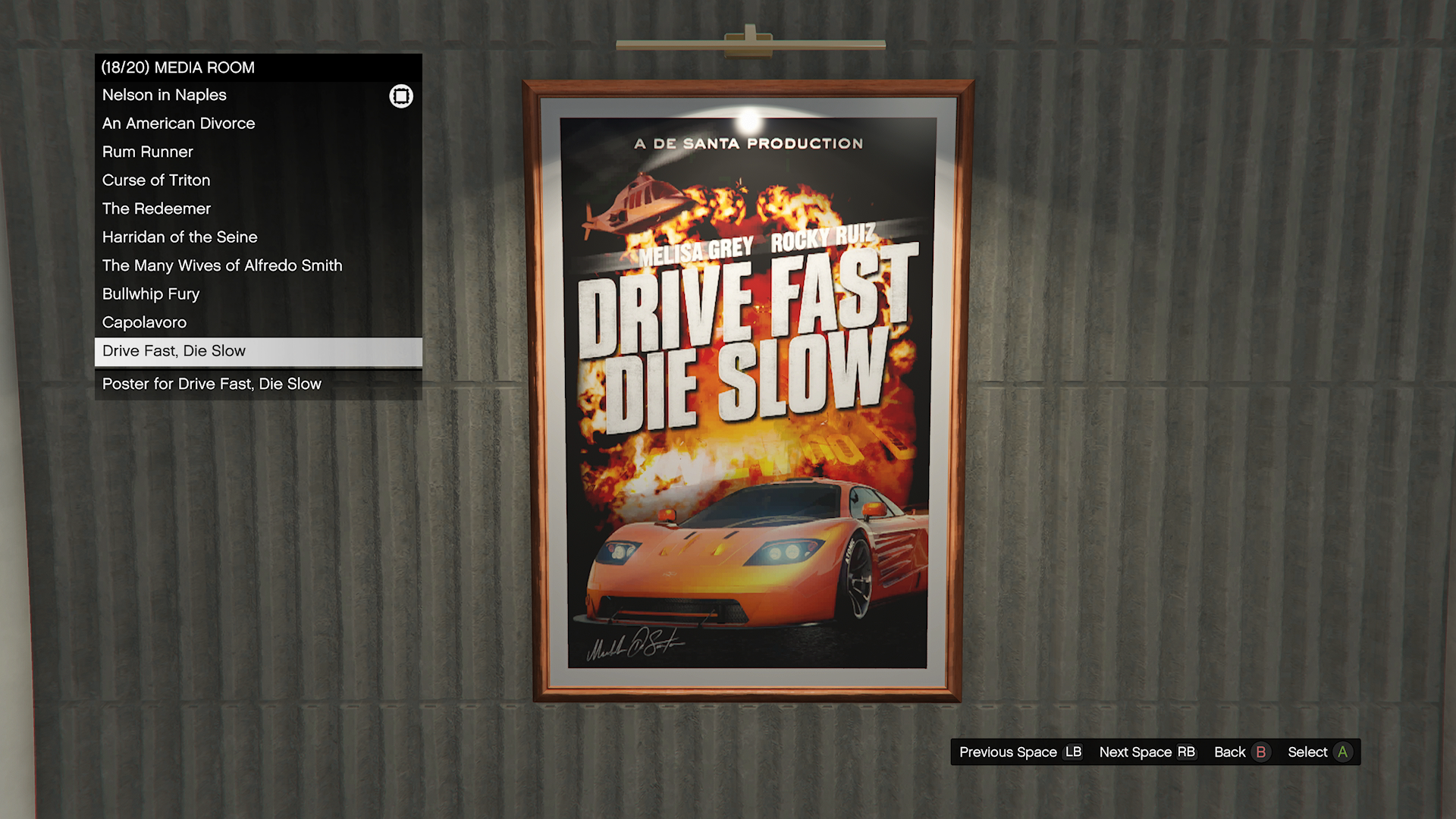This screenshot has width=1456, height=819.
Task: Pick The Many Wives of Alfredo Smith
Action: (x=222, y=265)
